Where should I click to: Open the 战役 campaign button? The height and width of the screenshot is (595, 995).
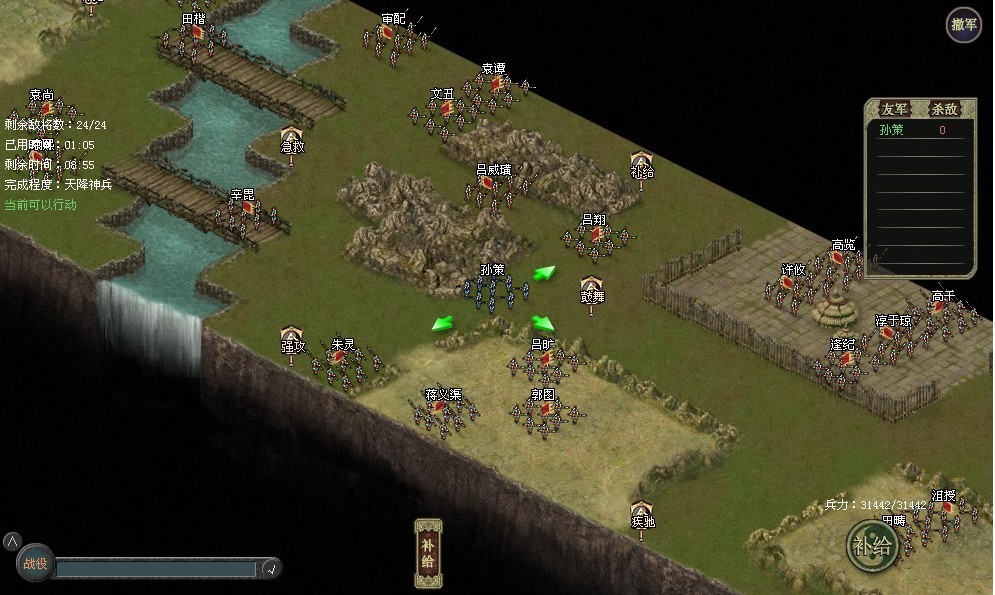35,563
